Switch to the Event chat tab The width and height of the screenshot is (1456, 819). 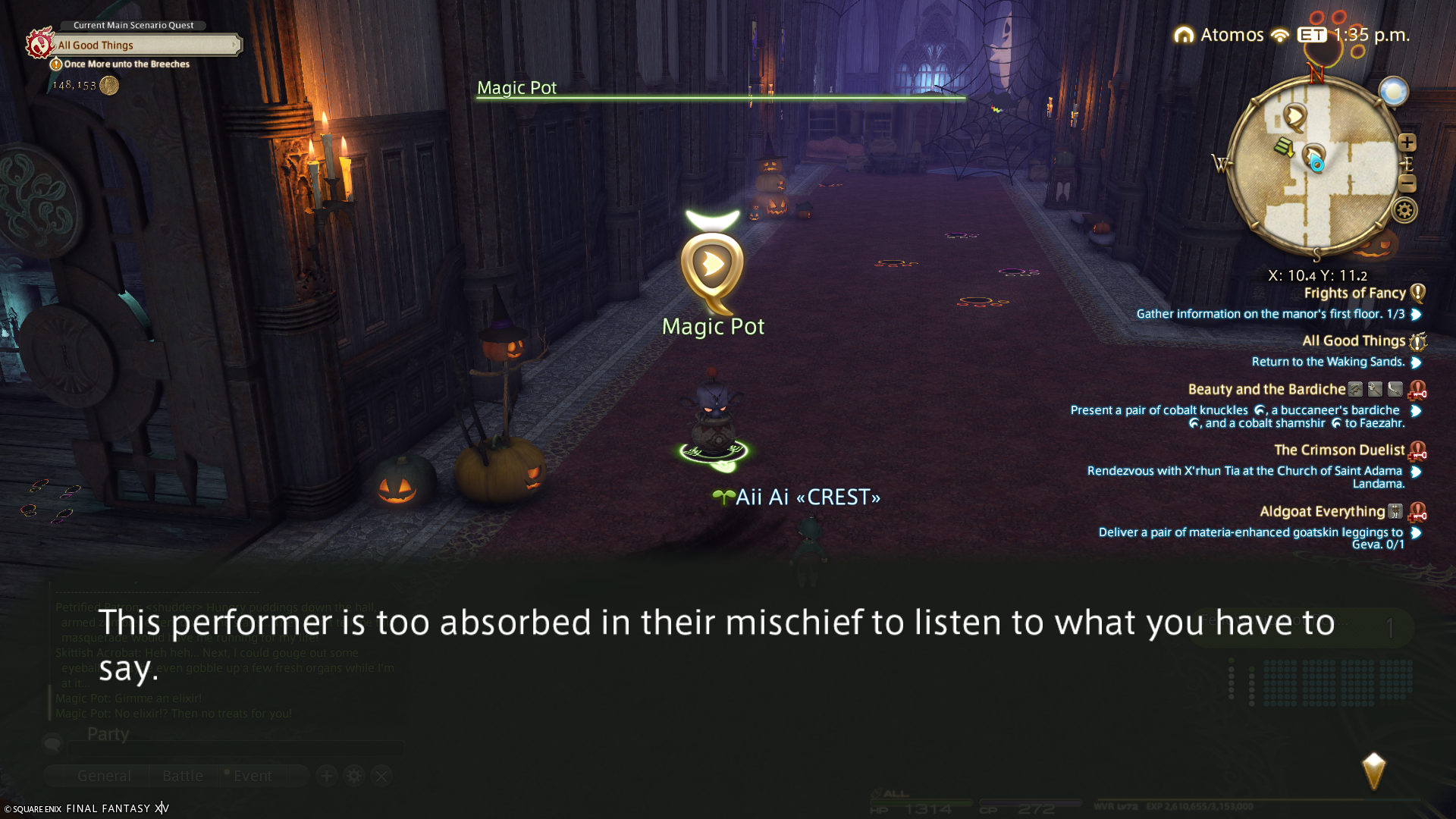252,776
